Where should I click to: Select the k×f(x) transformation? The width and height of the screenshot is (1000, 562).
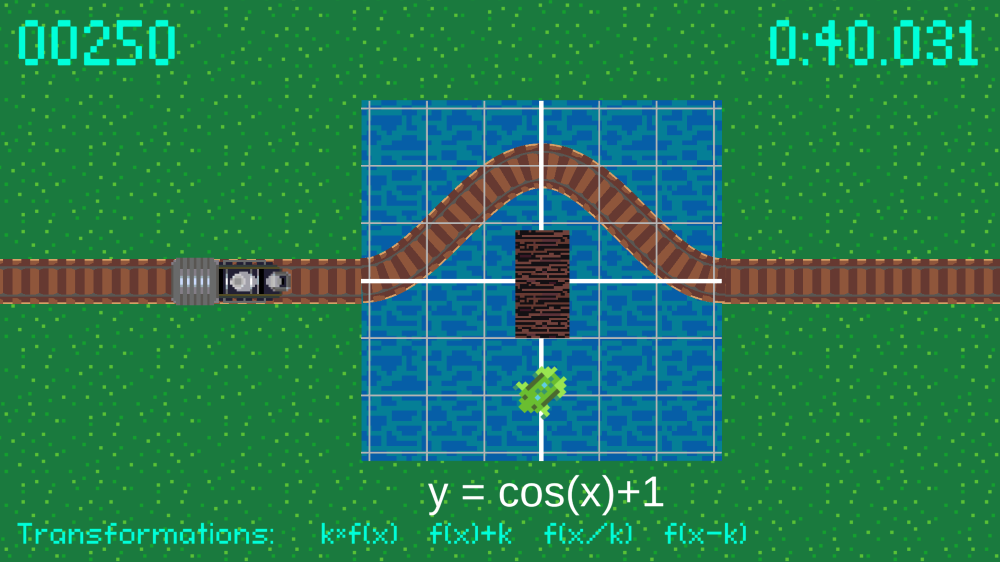[359, 534]
